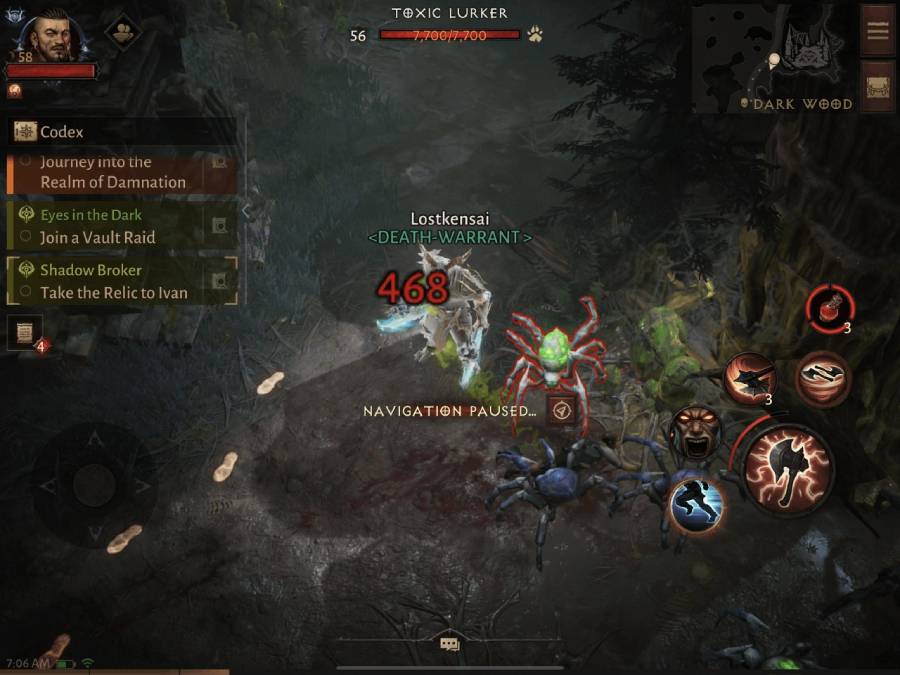The image size is (900, 675).
Task: Select the Realm of Damnation quest
Action: pyautogui.click(x=112, y=173)
